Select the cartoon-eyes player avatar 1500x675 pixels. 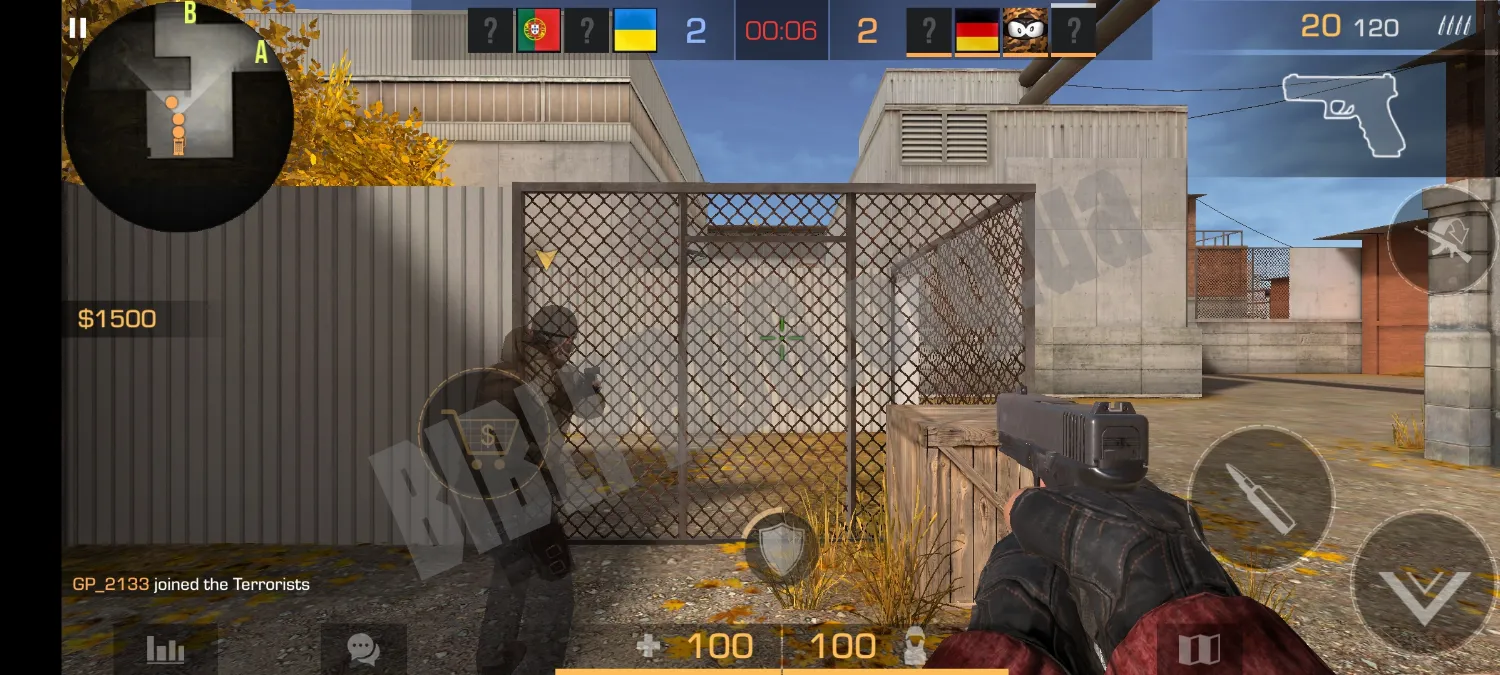tap(1025, 31)
